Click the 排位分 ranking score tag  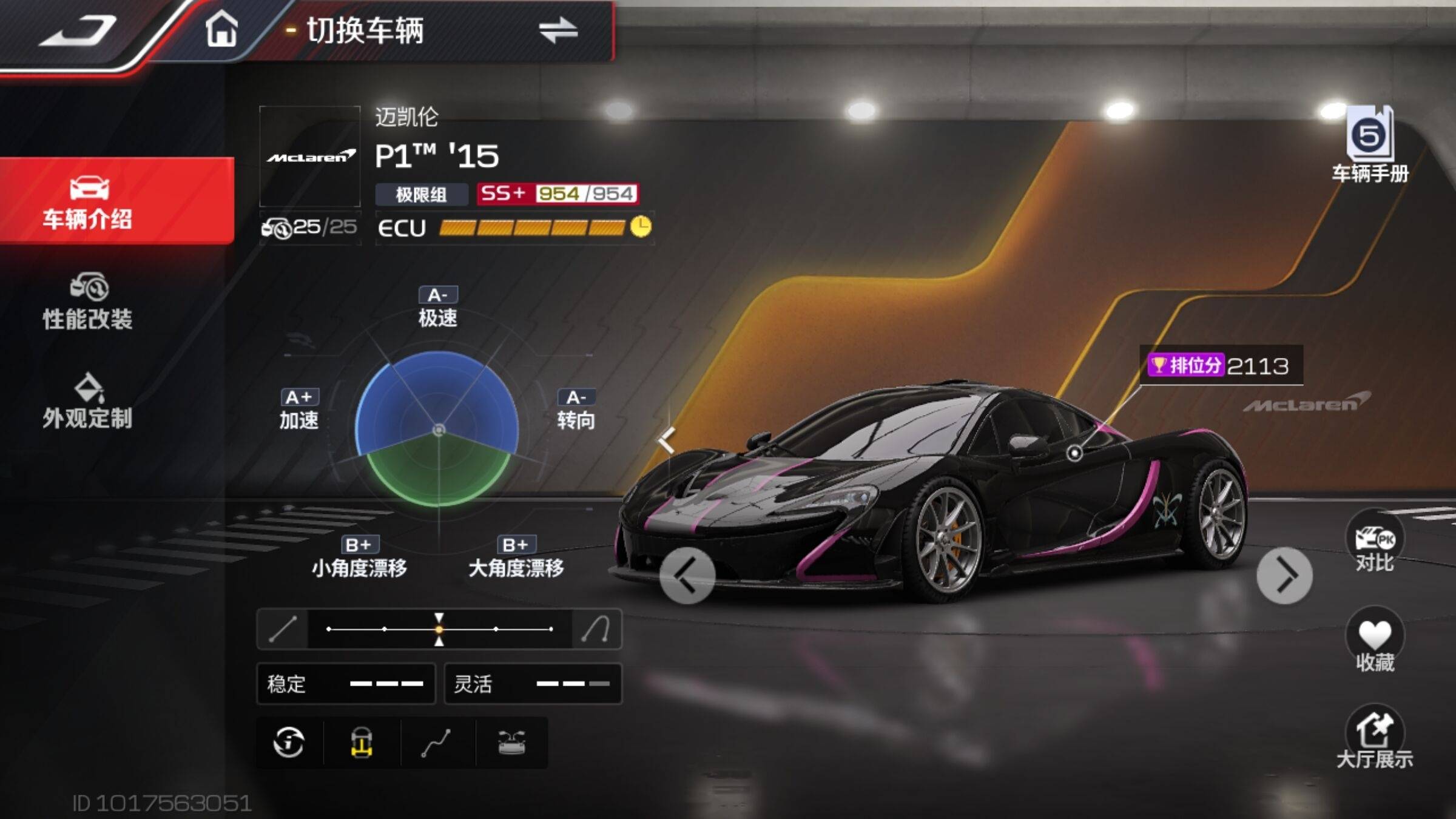1219,366
